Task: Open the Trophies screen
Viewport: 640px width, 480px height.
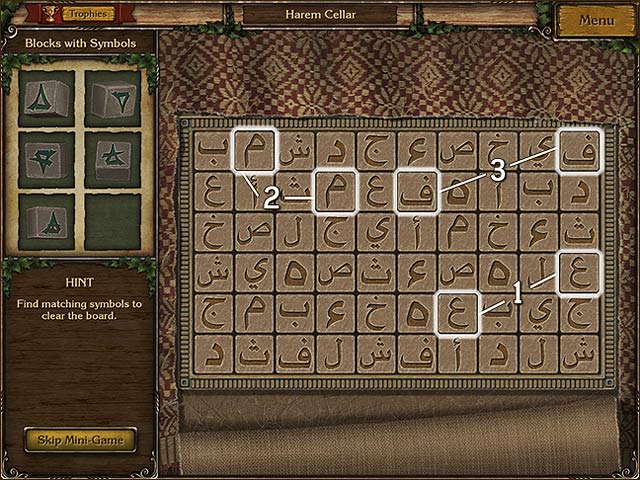Action: pyautogui.click(x=88, y=15)
